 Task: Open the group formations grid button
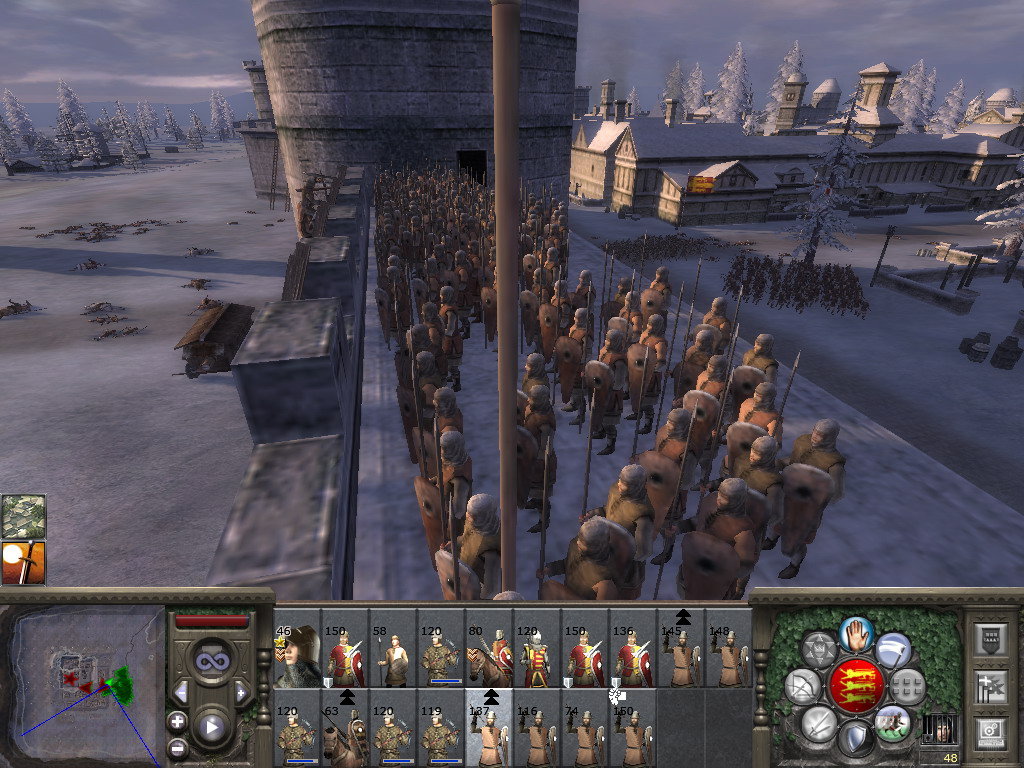point(907,686)
